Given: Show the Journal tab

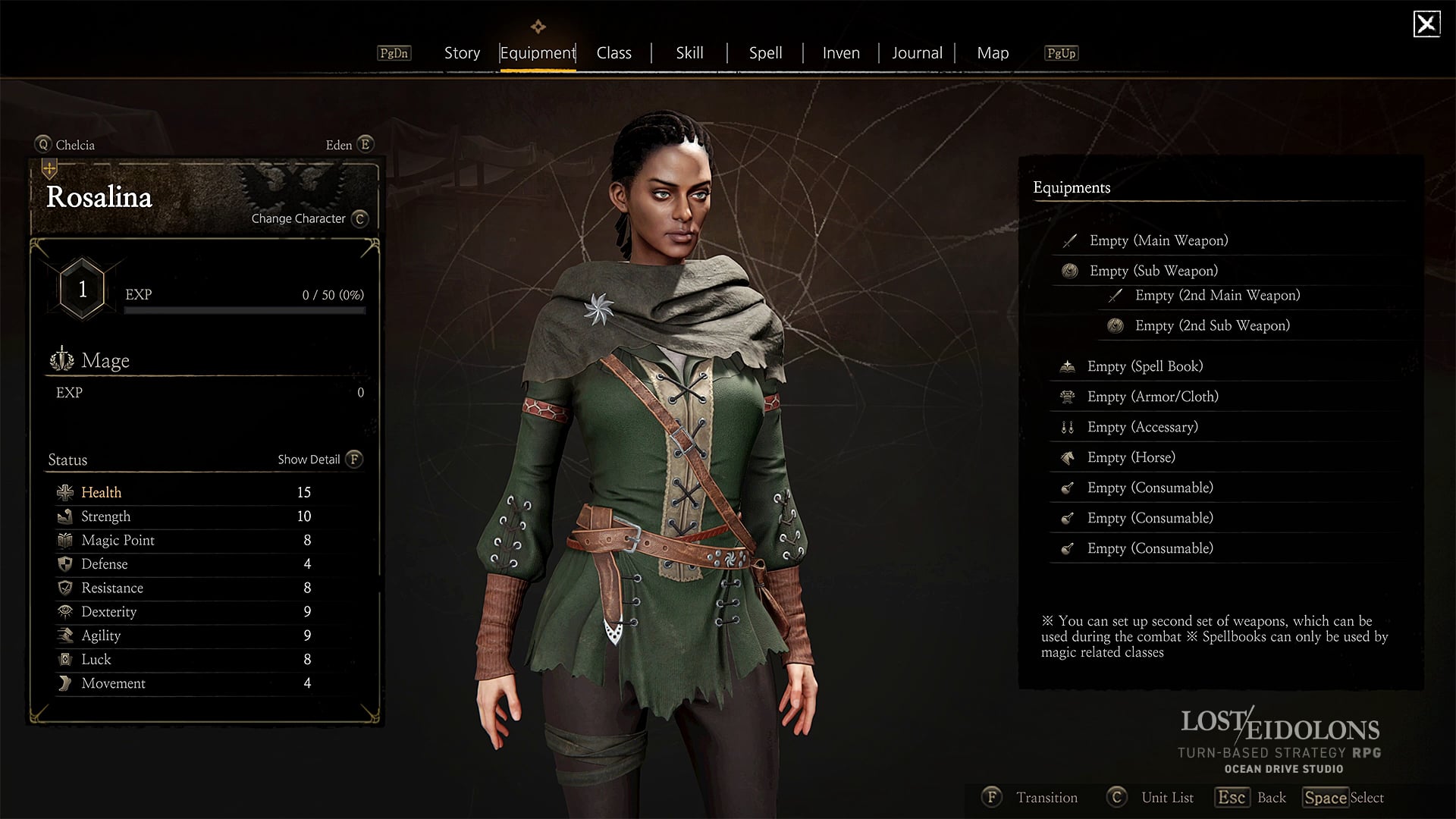Looking at the screenshot, I should pos(917,53).
